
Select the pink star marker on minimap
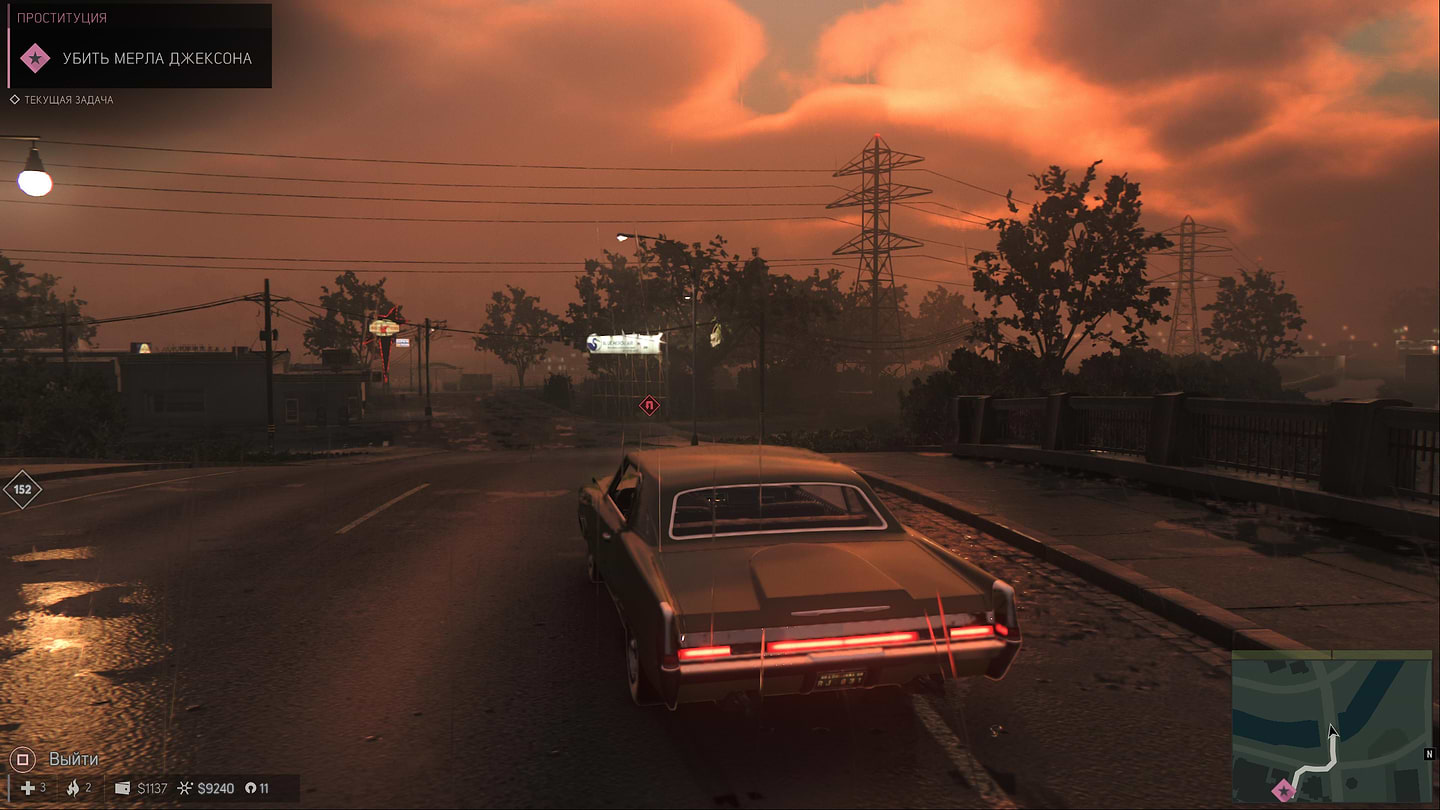[1283, 792]
